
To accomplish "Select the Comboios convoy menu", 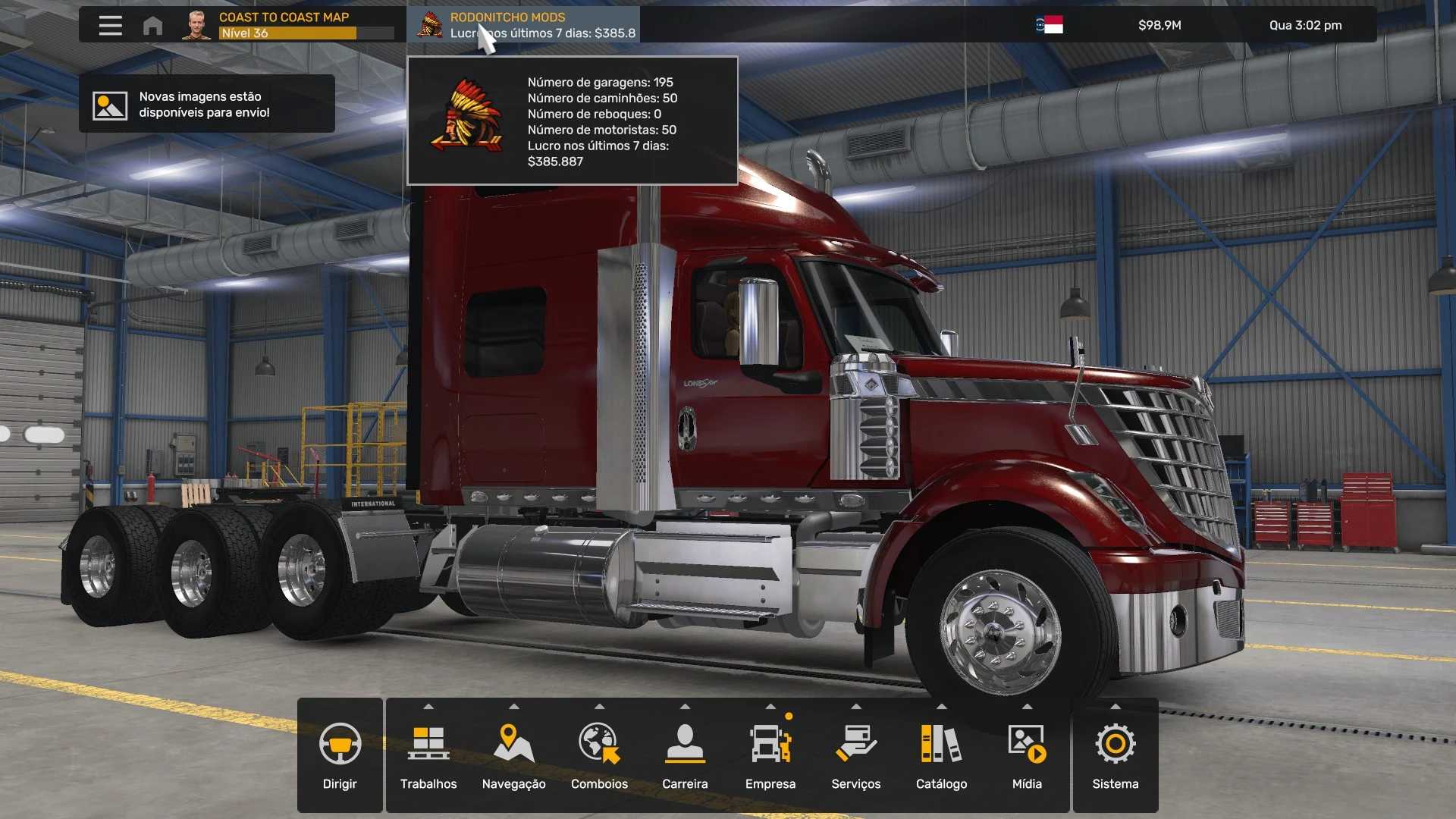I will (x=599, y=755).
